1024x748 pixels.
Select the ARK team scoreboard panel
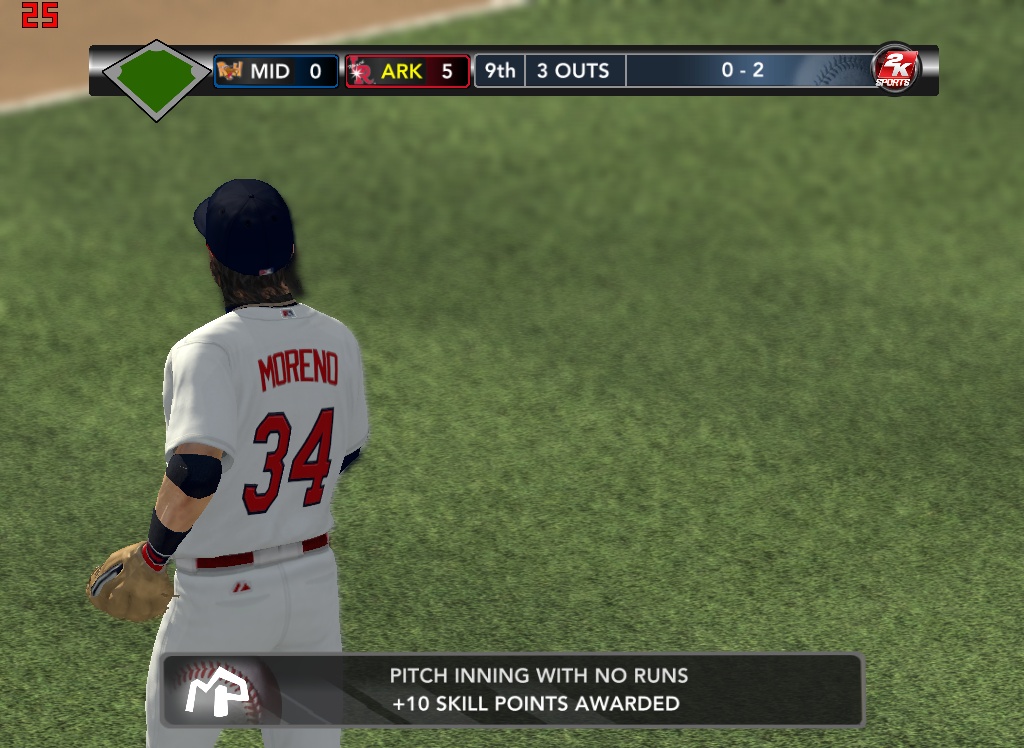click(408, 71)
